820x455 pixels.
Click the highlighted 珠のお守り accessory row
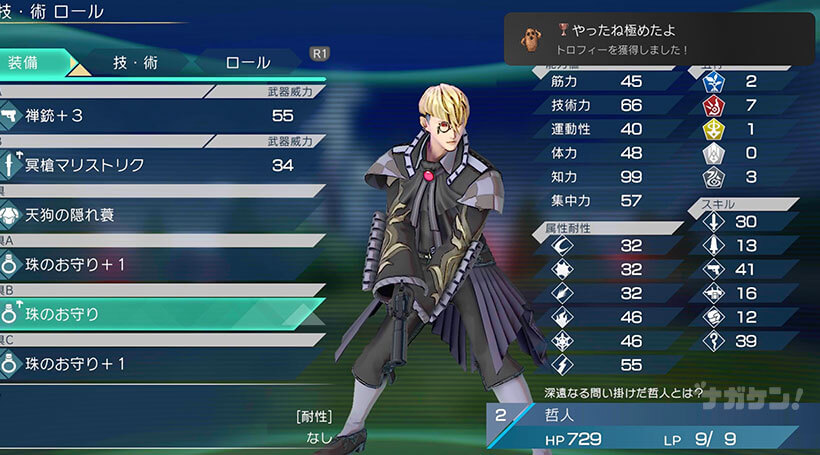coord(160,314)
